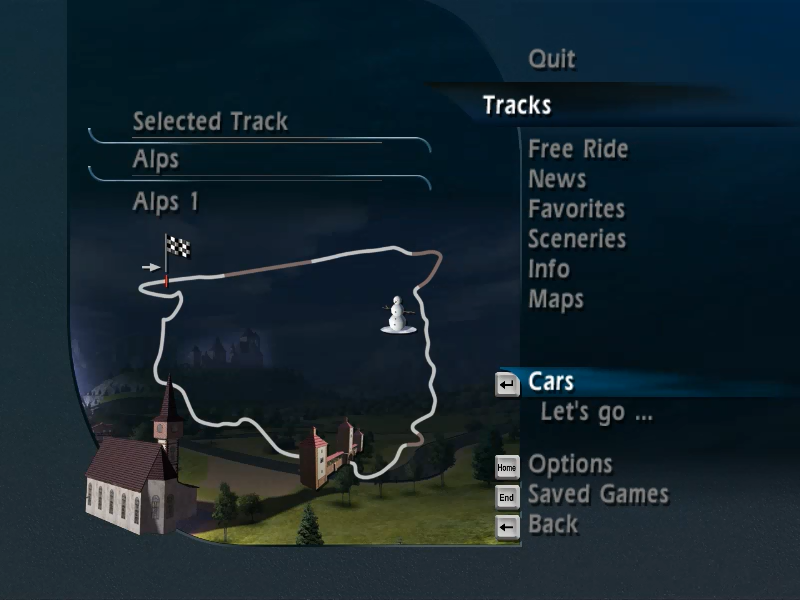Image resolution: width=800 pixels, height=600 pixels.
Task: Open the News entry
Action: [x=557, y=180]
